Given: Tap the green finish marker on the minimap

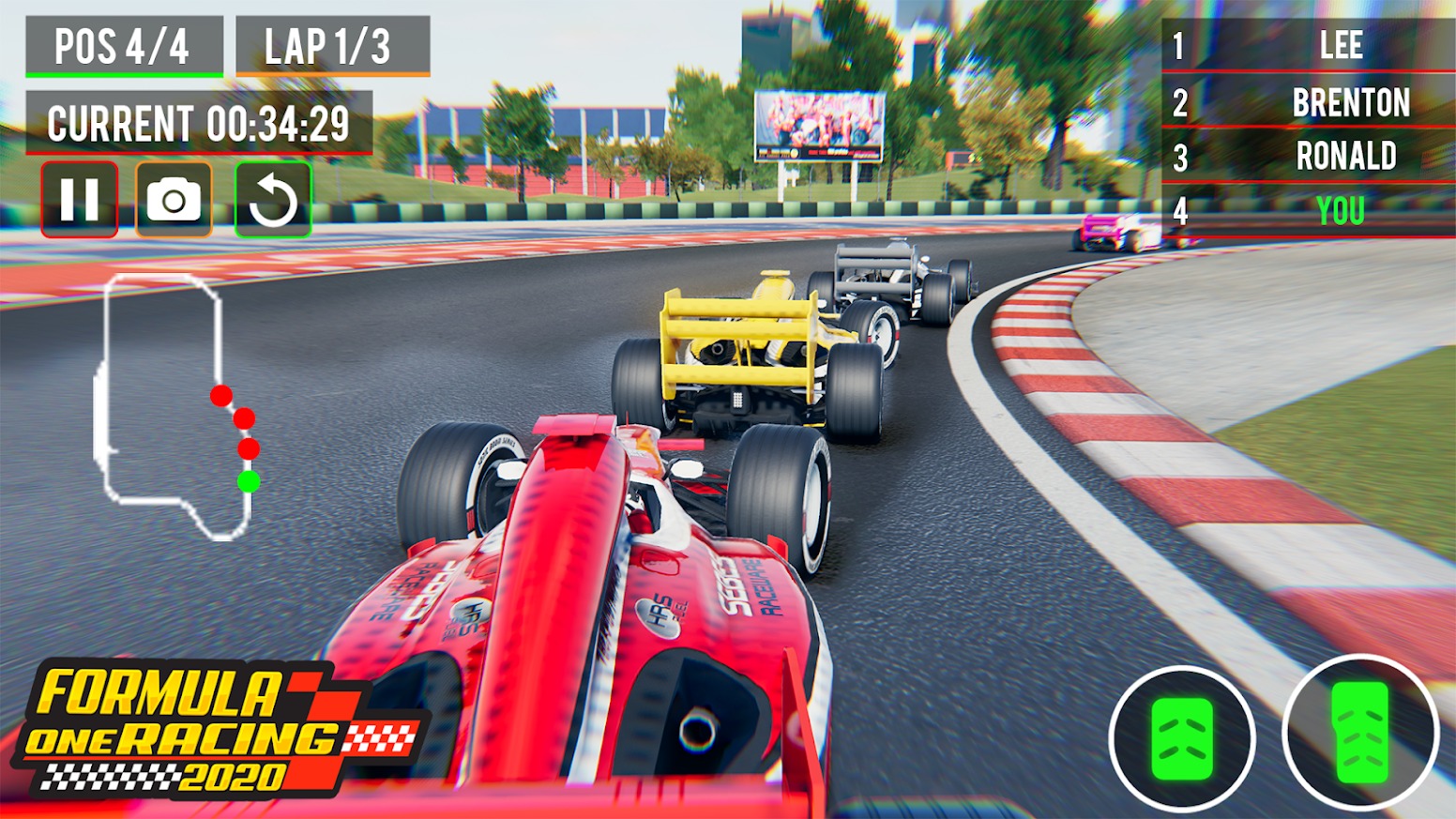Looking at the screenshot, I should point(249,481).
